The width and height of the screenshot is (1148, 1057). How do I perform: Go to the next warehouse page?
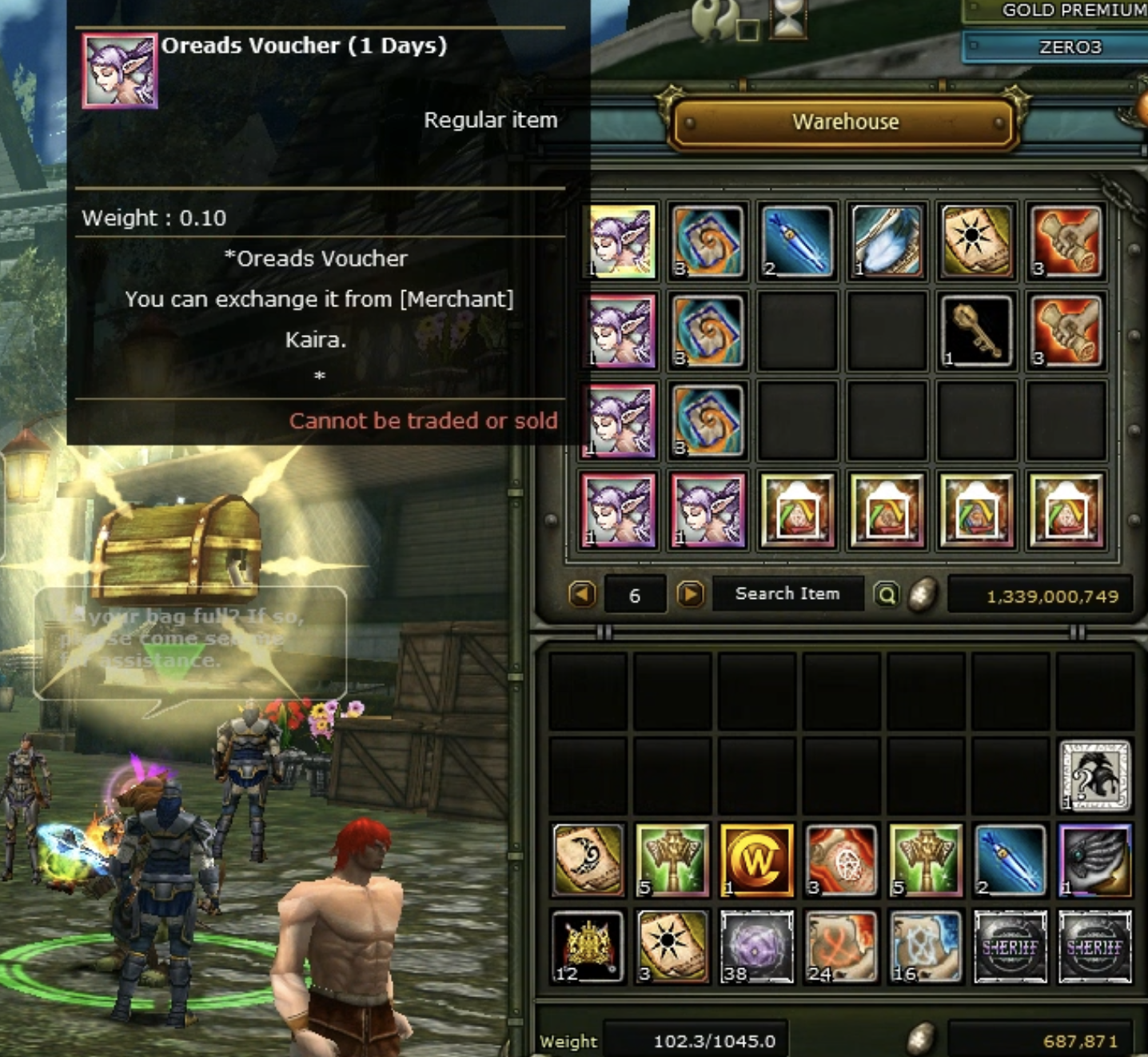[x=690, y=595]
